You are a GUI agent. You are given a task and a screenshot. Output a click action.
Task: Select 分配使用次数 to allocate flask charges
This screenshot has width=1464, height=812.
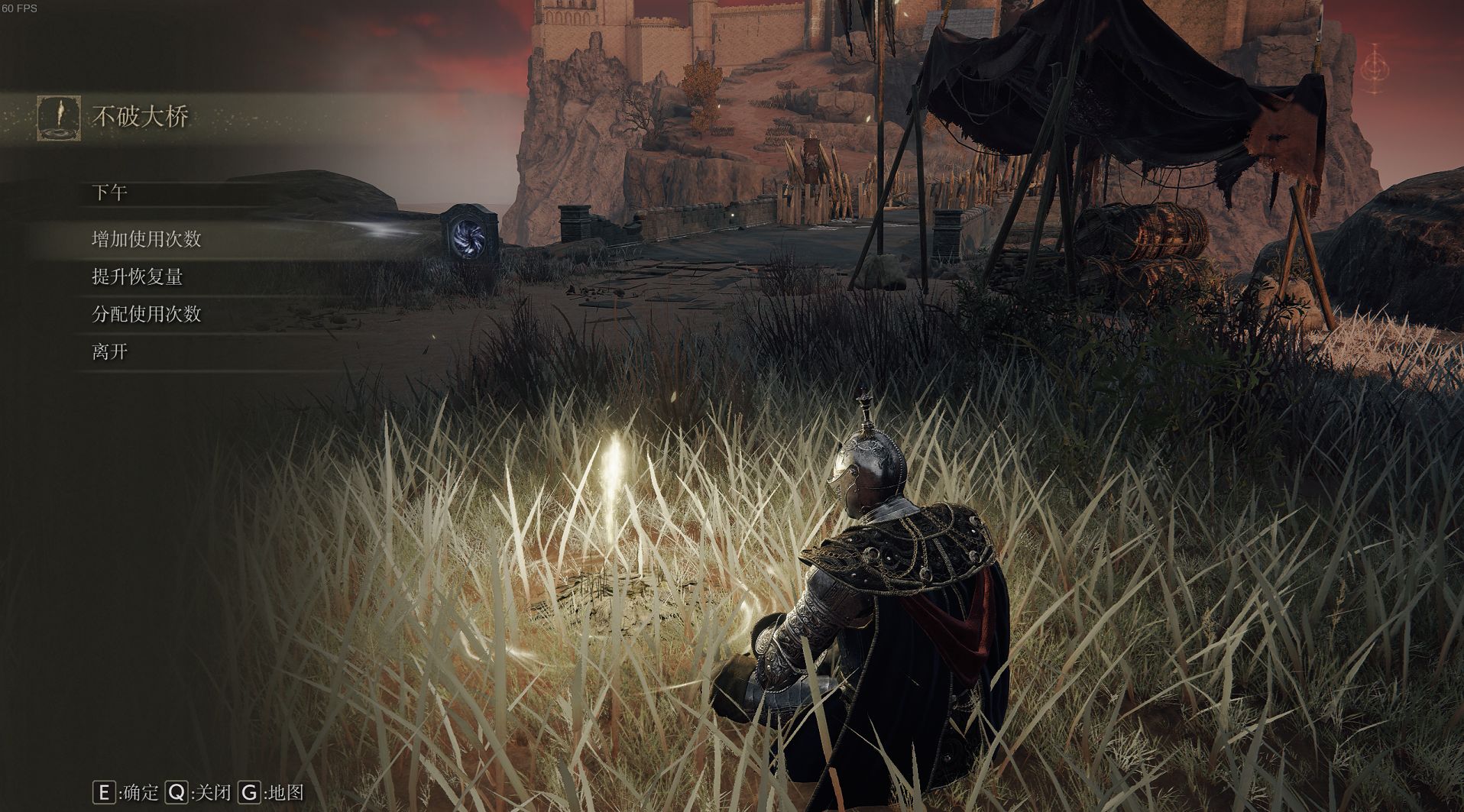click(147, 314)
